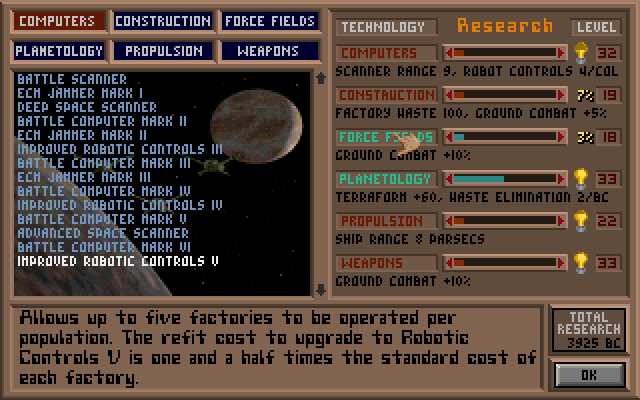
Task: Close the research screen with OK
Action: pos(589,375)
